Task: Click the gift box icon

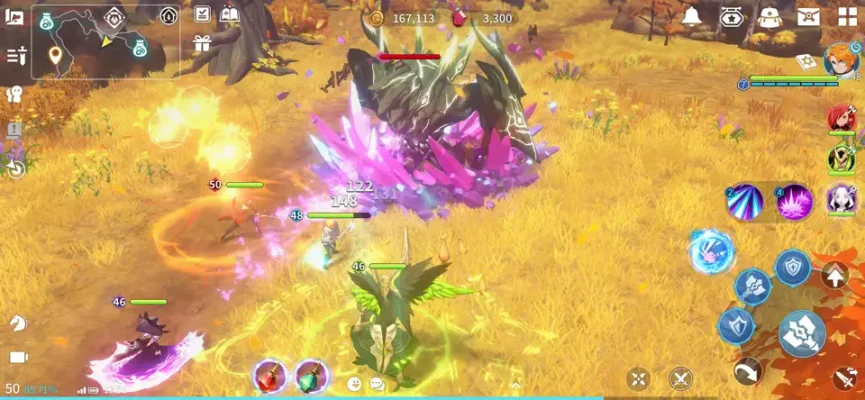Action: point(202,43)
